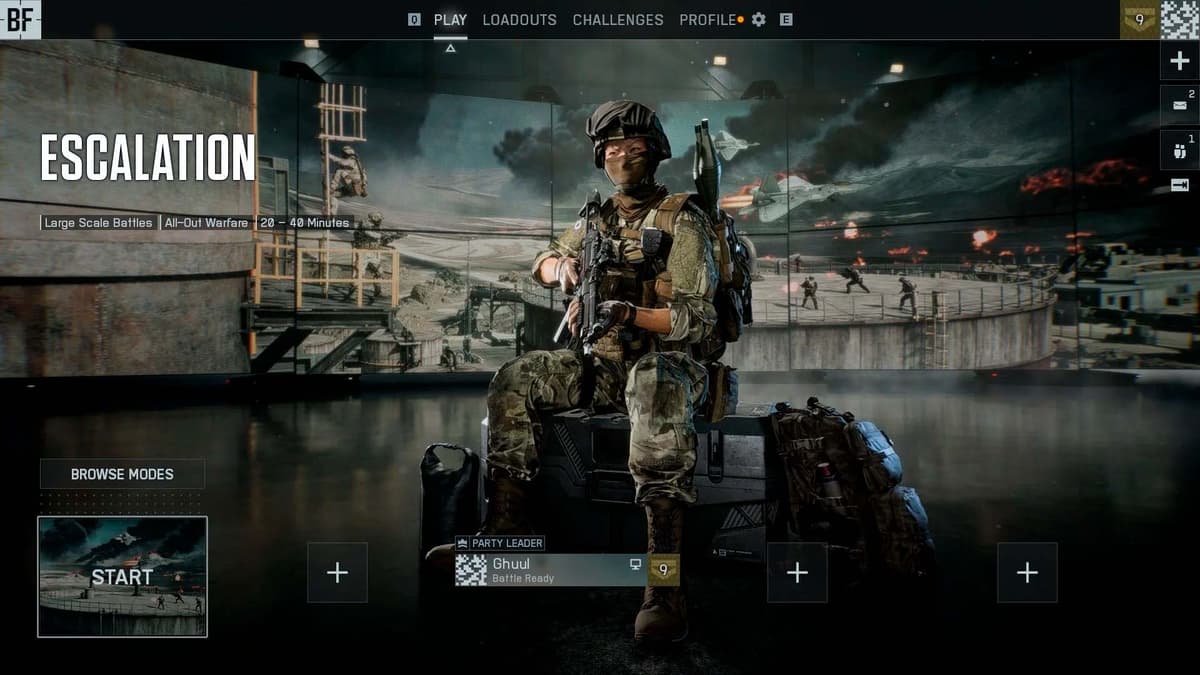Open settings via the gear icon
The width and height of the screenshot is (1200, 675).
point(759,20)
